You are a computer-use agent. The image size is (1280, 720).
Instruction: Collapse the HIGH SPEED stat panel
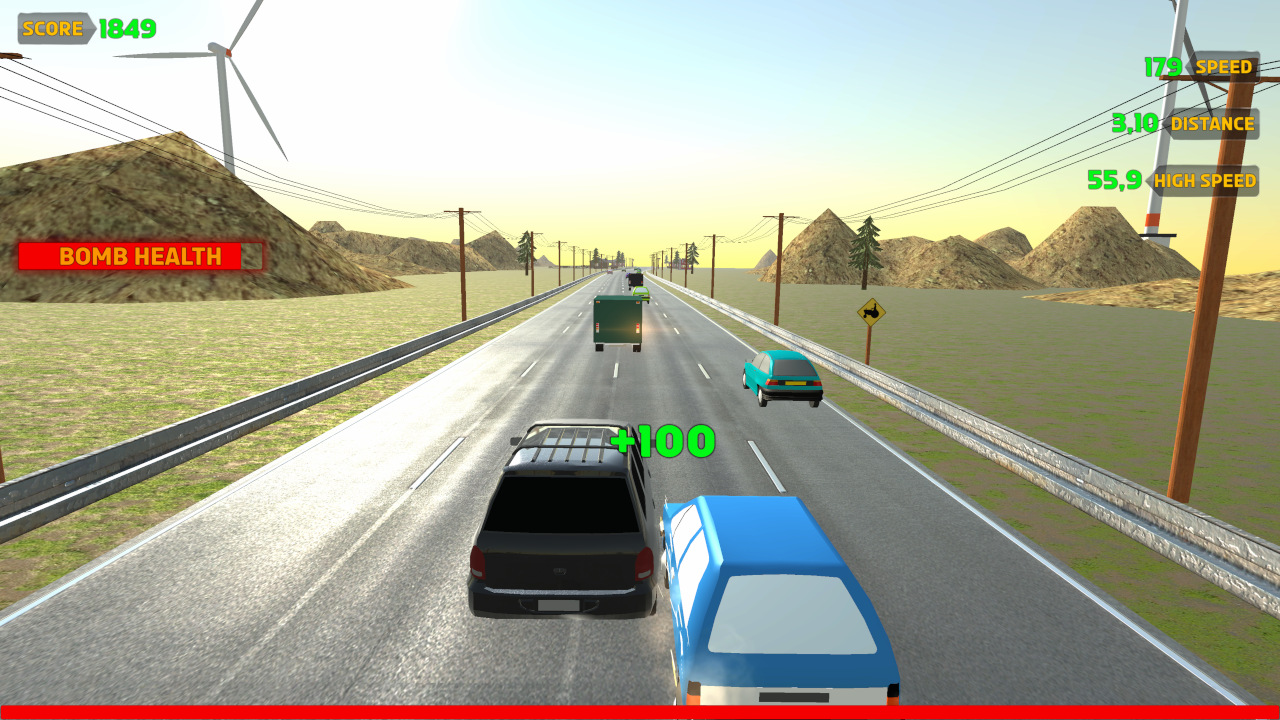tap(1207, 181)
